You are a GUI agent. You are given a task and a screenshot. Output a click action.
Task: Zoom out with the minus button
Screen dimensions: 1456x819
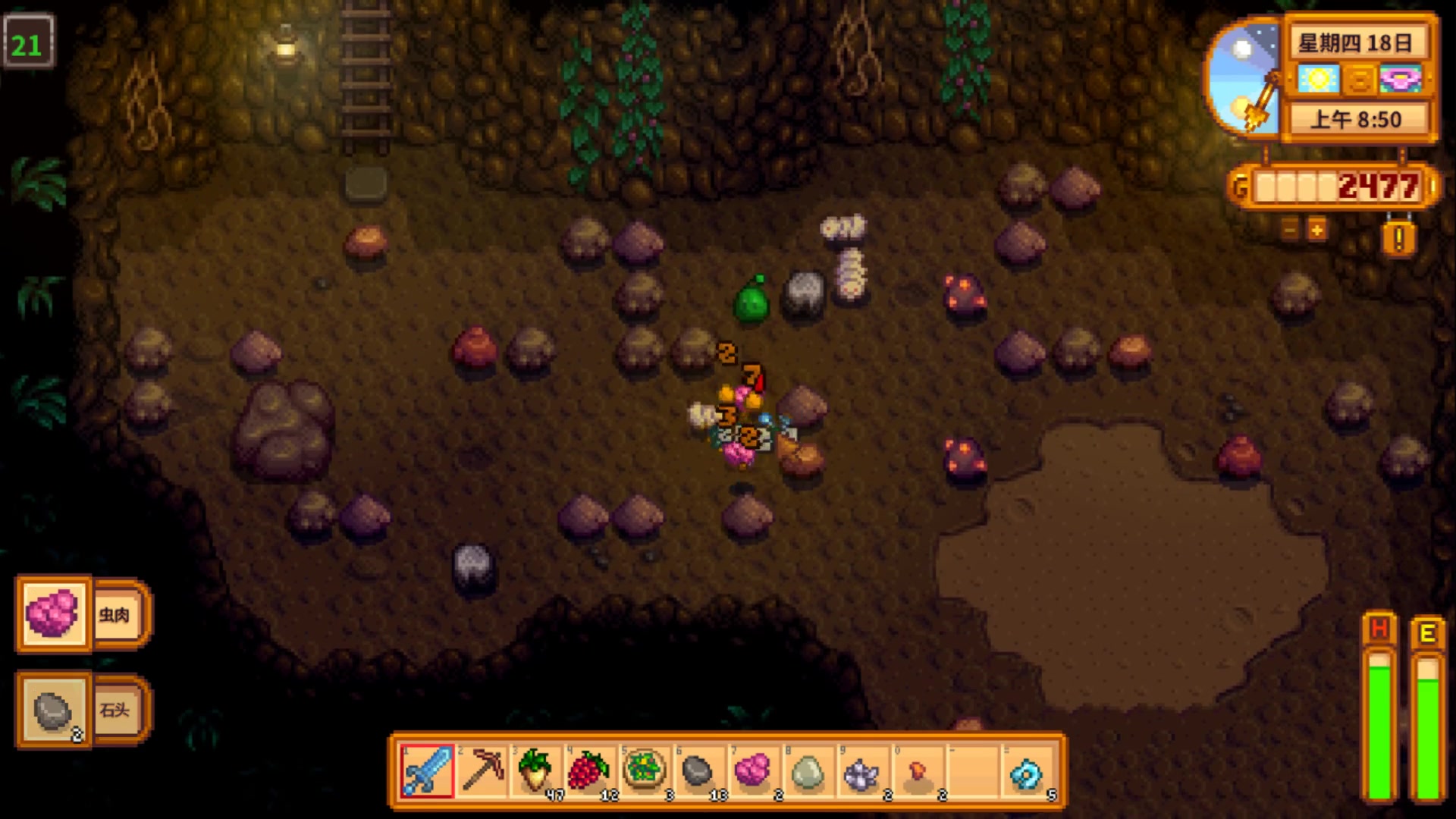pos(1289,229)
